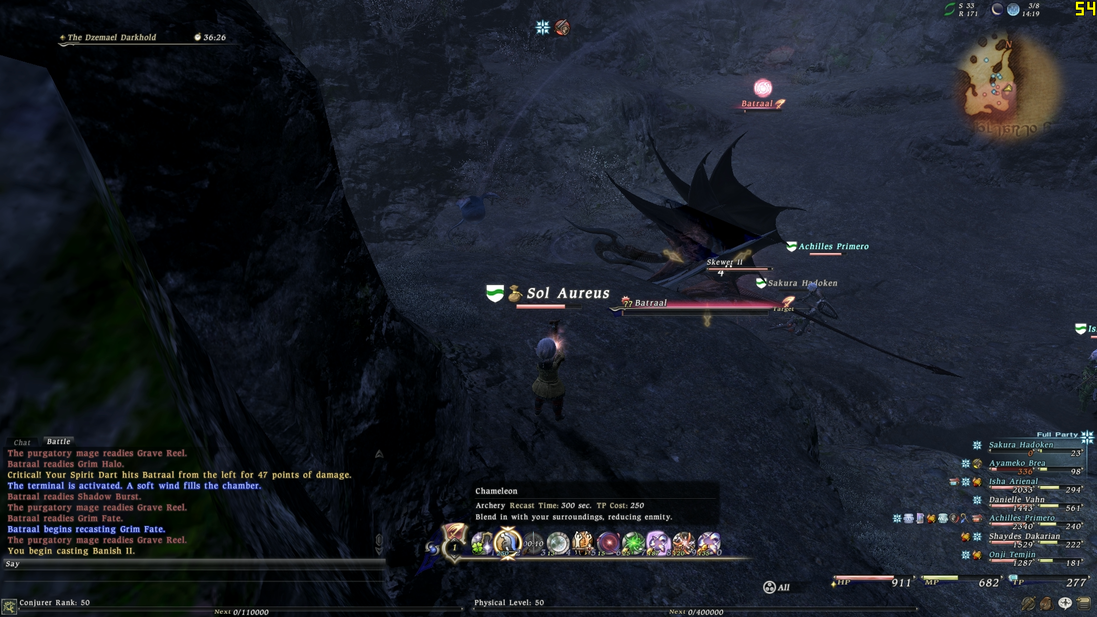This screenshot has width=1097, height=617.
Task: Cast the dark red orb spell in slot 6
Action: click(608, 543)
